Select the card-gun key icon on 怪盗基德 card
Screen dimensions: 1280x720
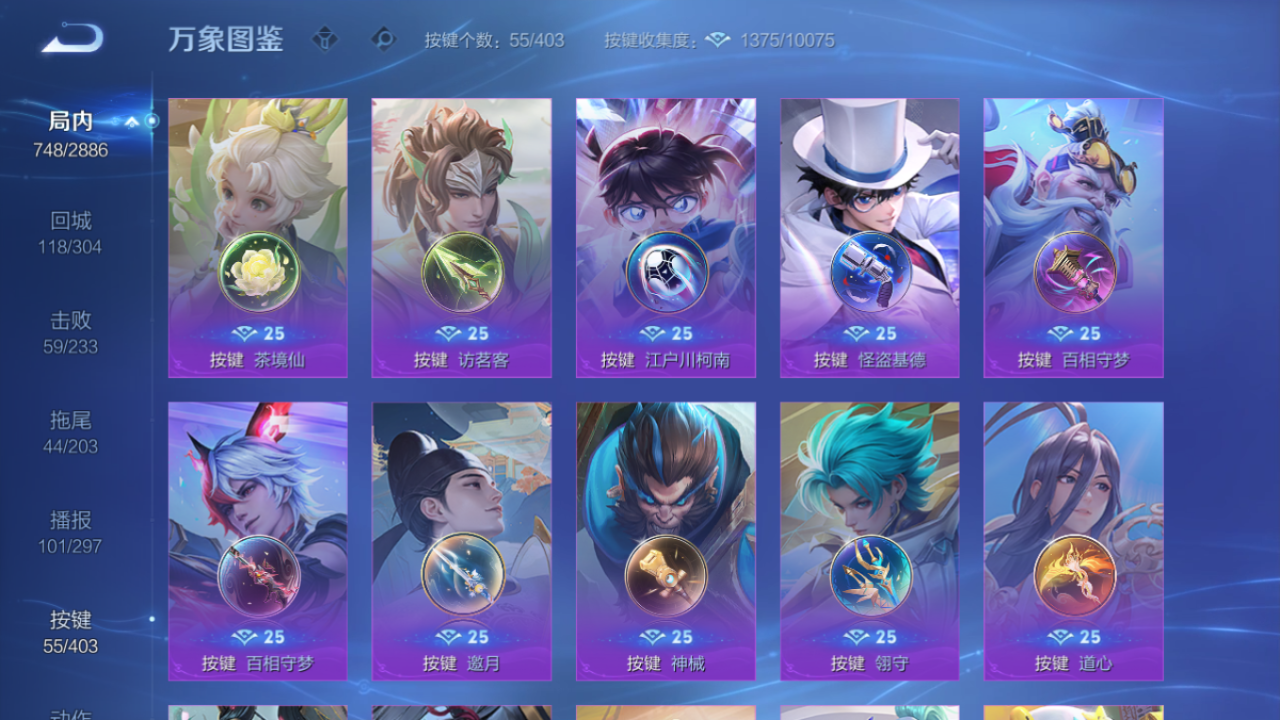coord(870,271)
